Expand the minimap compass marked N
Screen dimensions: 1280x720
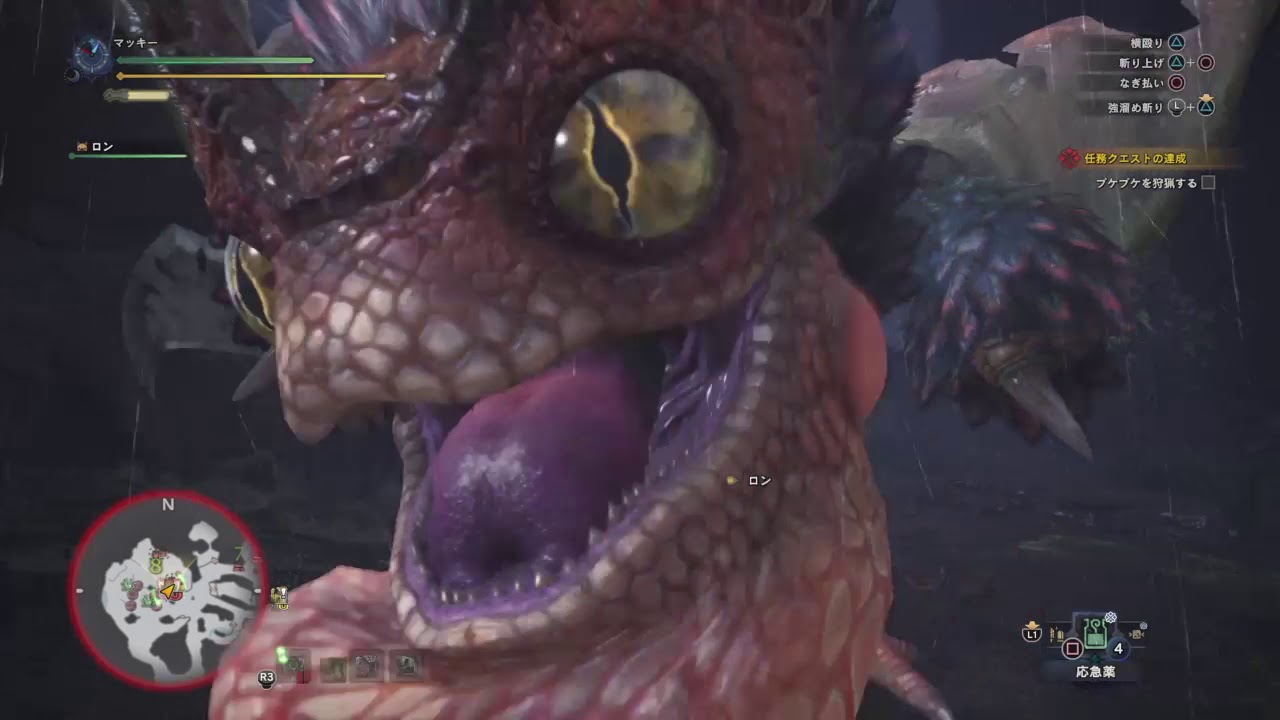click(166, 506)
